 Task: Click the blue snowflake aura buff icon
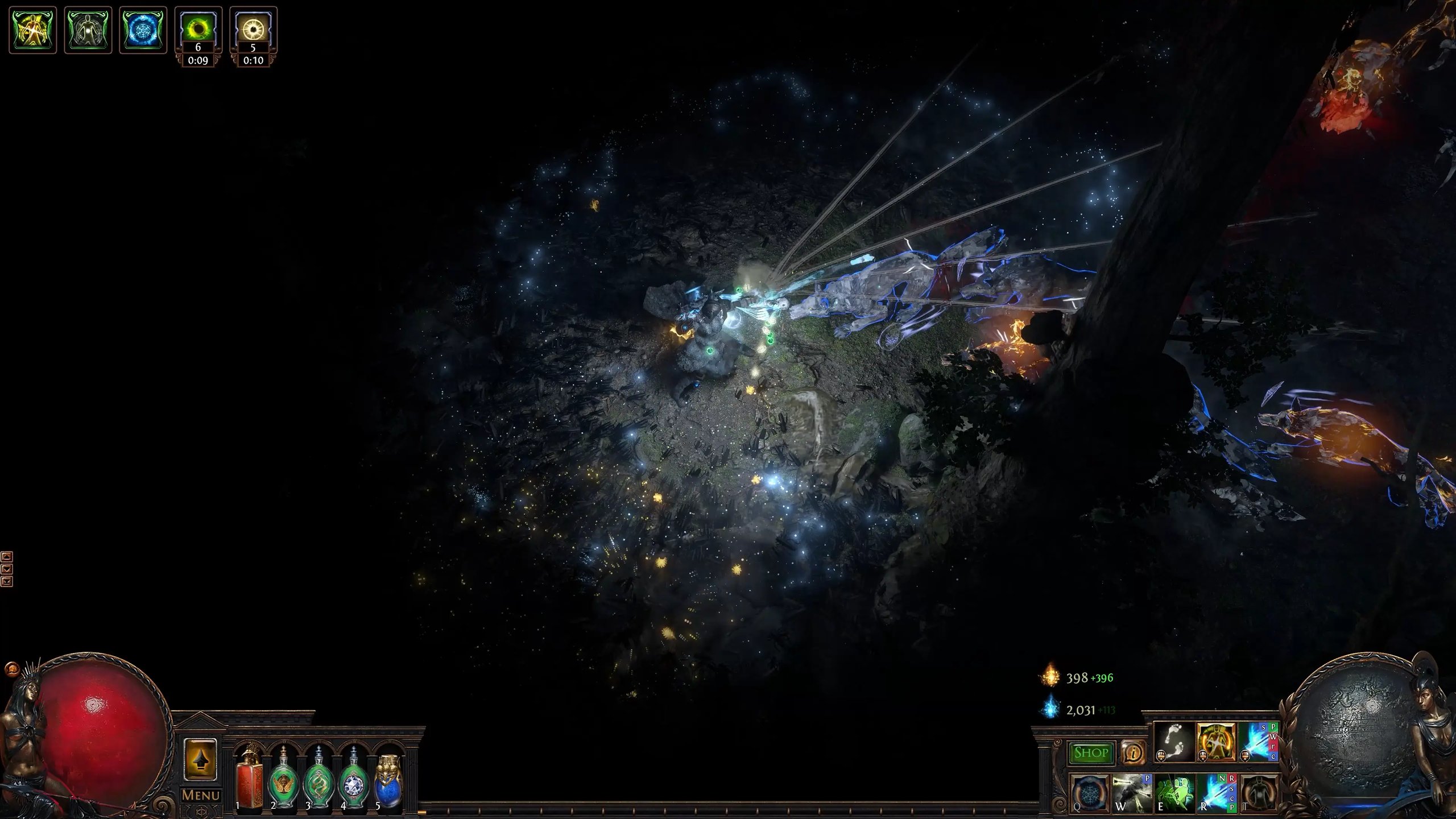click(143, 30)
